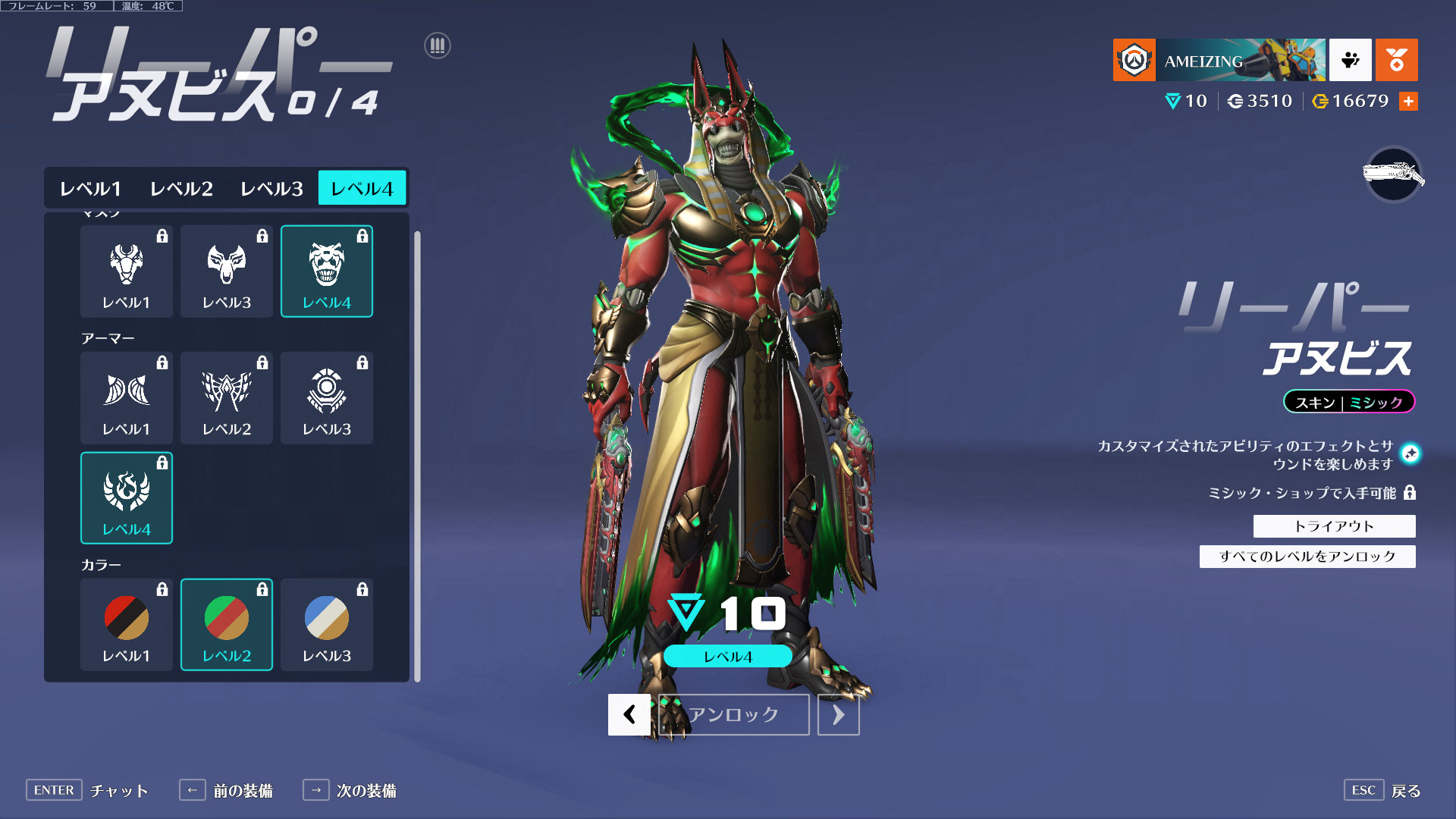Open the レベル3 tab
This screenshot has width=1456, height=819.
(271, 188)
